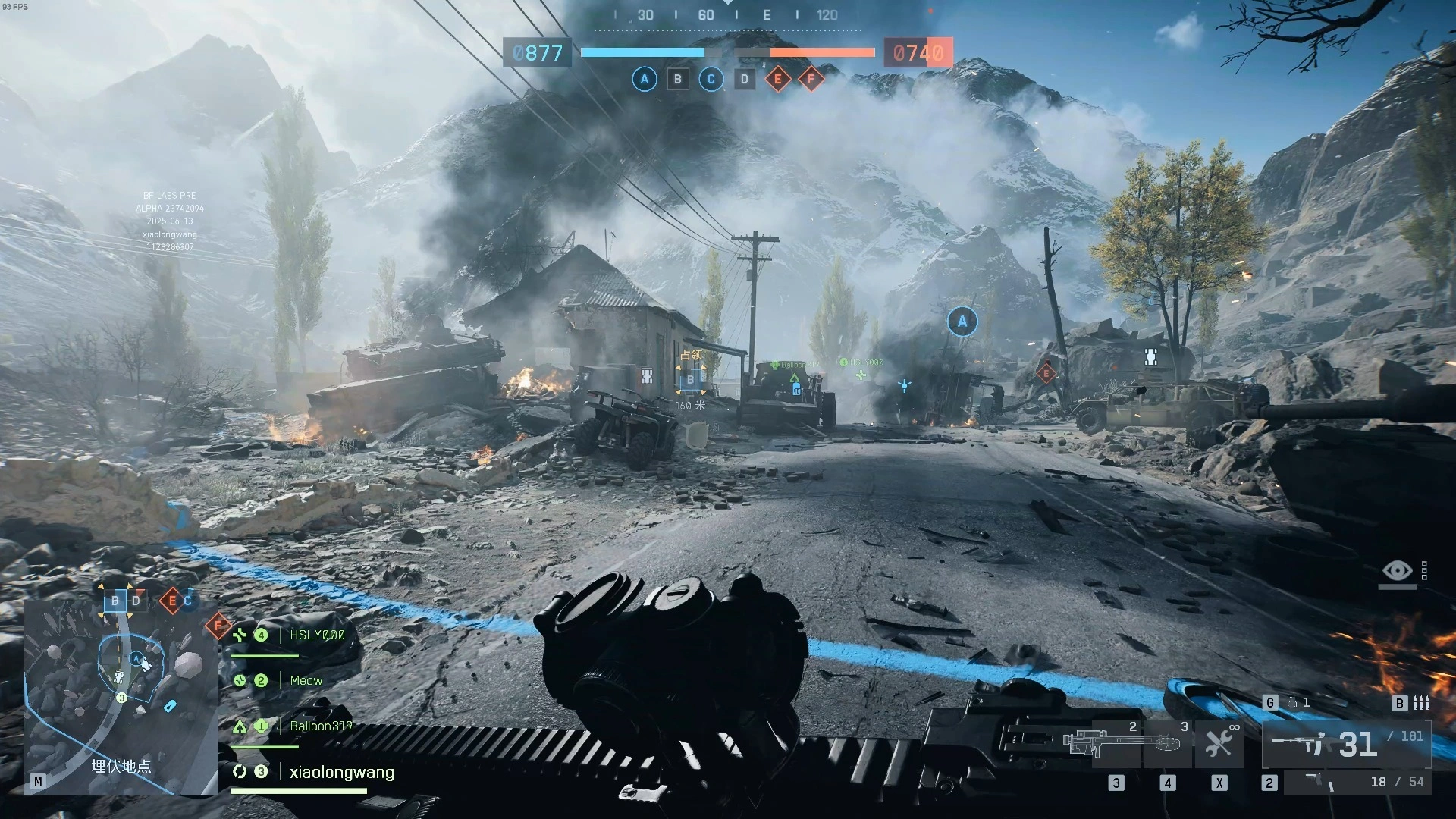Select your own entry xiaolongwang
The image size is (1456, 819).
point(341,773)
